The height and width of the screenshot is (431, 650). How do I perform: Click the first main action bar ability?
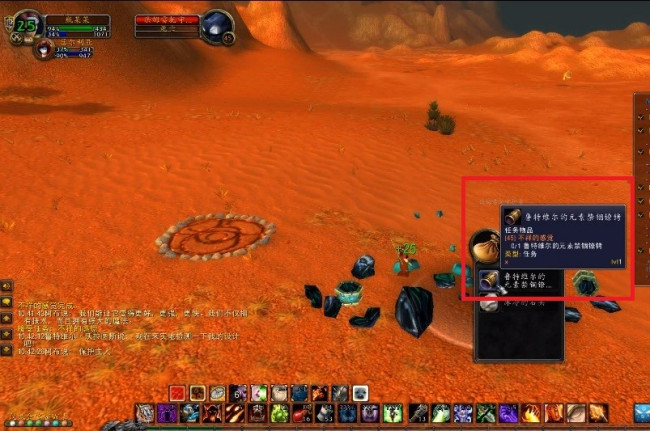144,412
